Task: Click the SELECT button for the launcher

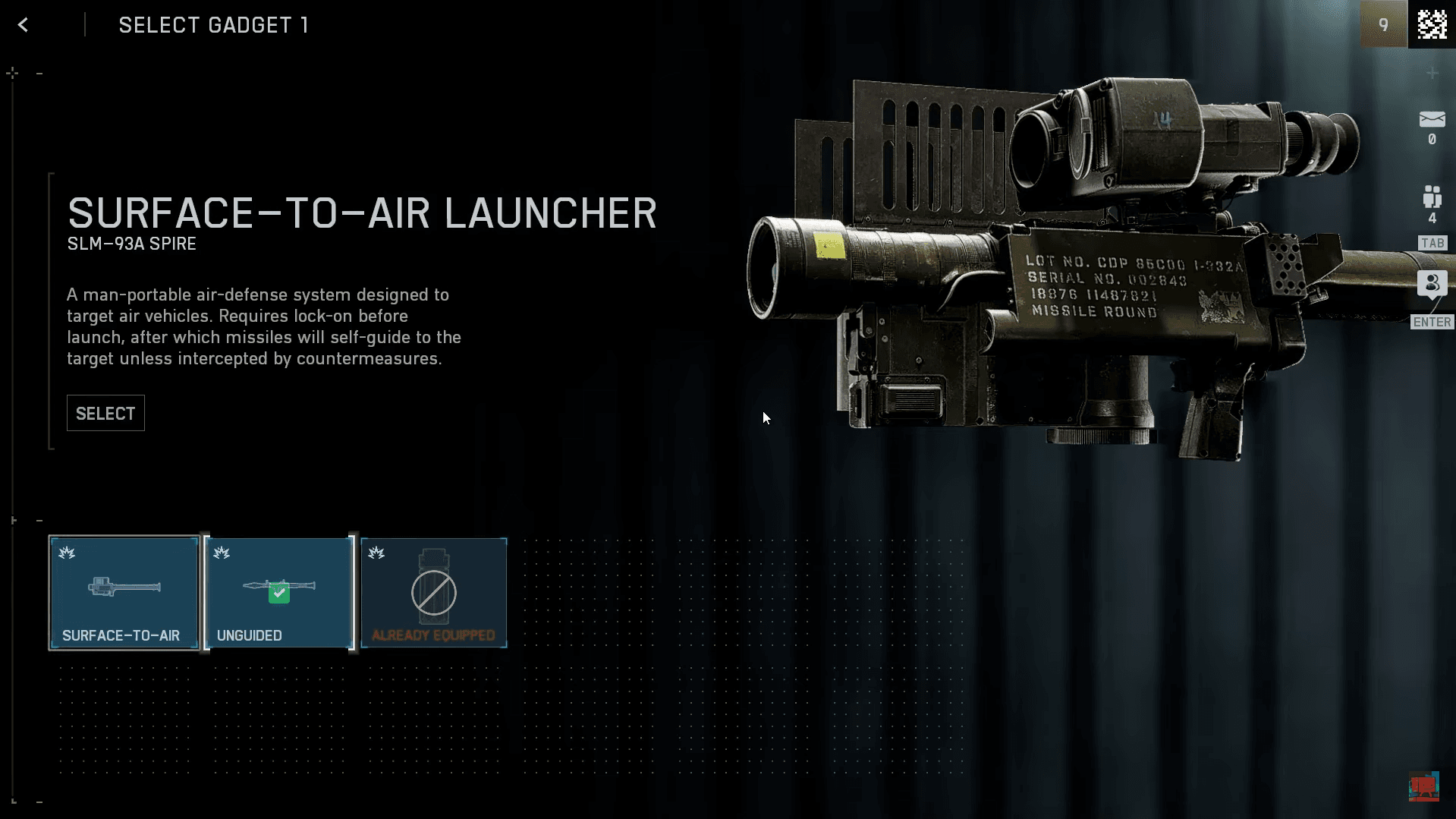Action: click(105, 414)
